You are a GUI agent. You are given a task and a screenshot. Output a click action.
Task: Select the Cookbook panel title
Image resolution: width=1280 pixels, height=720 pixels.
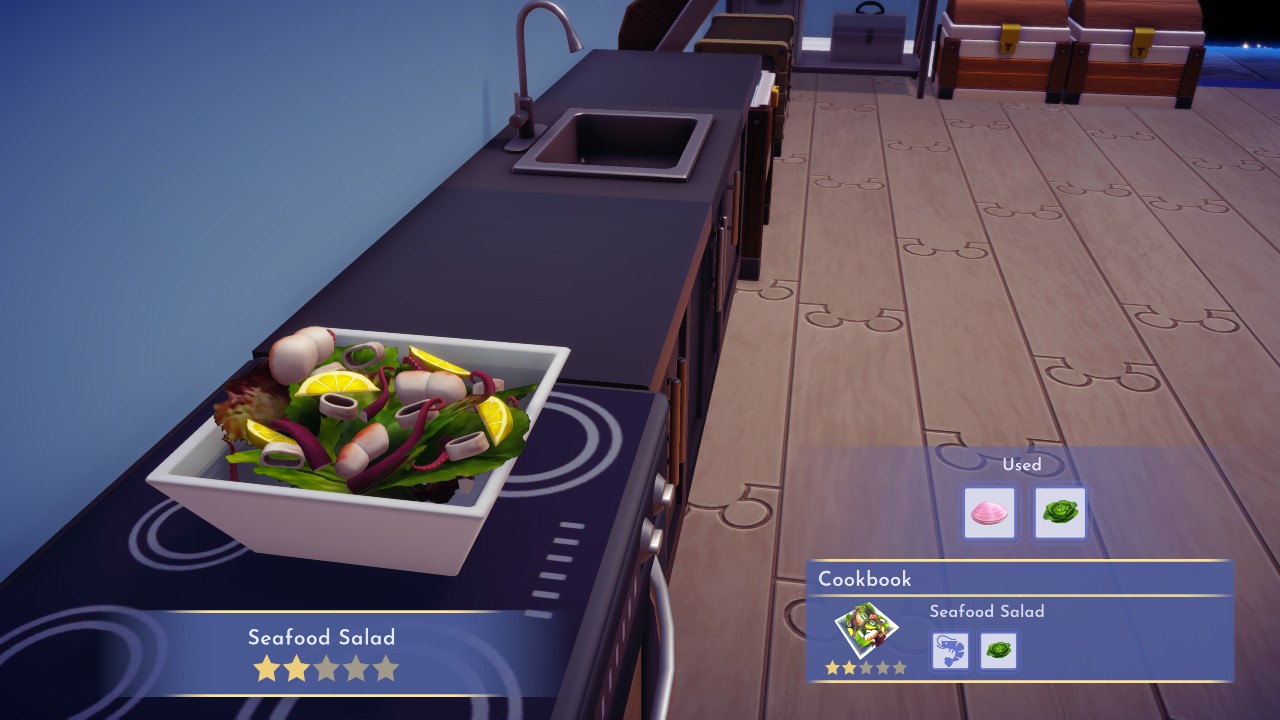point(862,579)
